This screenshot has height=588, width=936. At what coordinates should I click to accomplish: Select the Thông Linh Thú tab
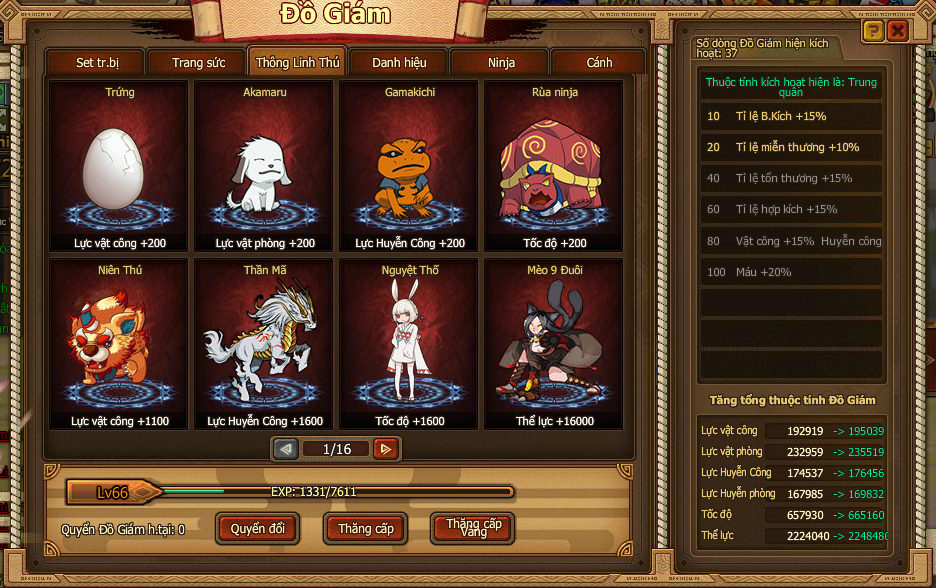click(298, 62)
